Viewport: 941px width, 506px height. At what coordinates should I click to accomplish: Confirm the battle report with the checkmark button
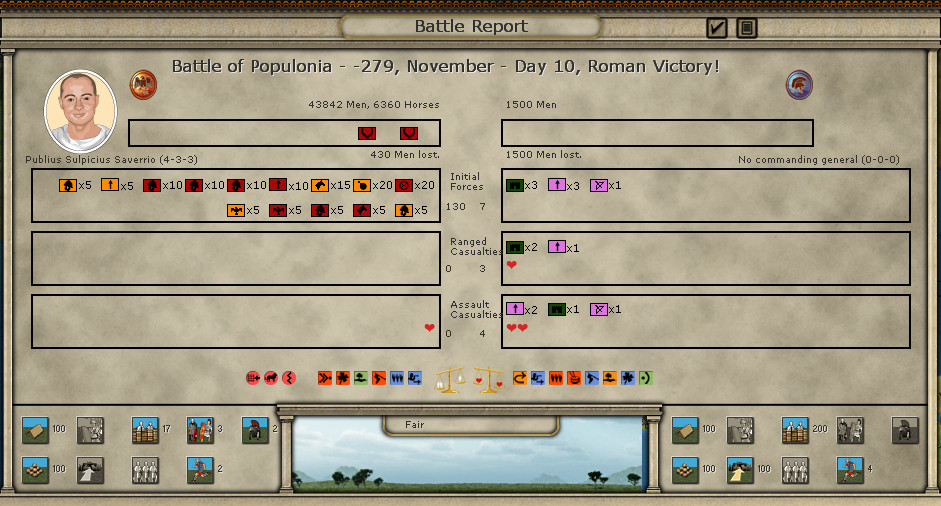716,28
